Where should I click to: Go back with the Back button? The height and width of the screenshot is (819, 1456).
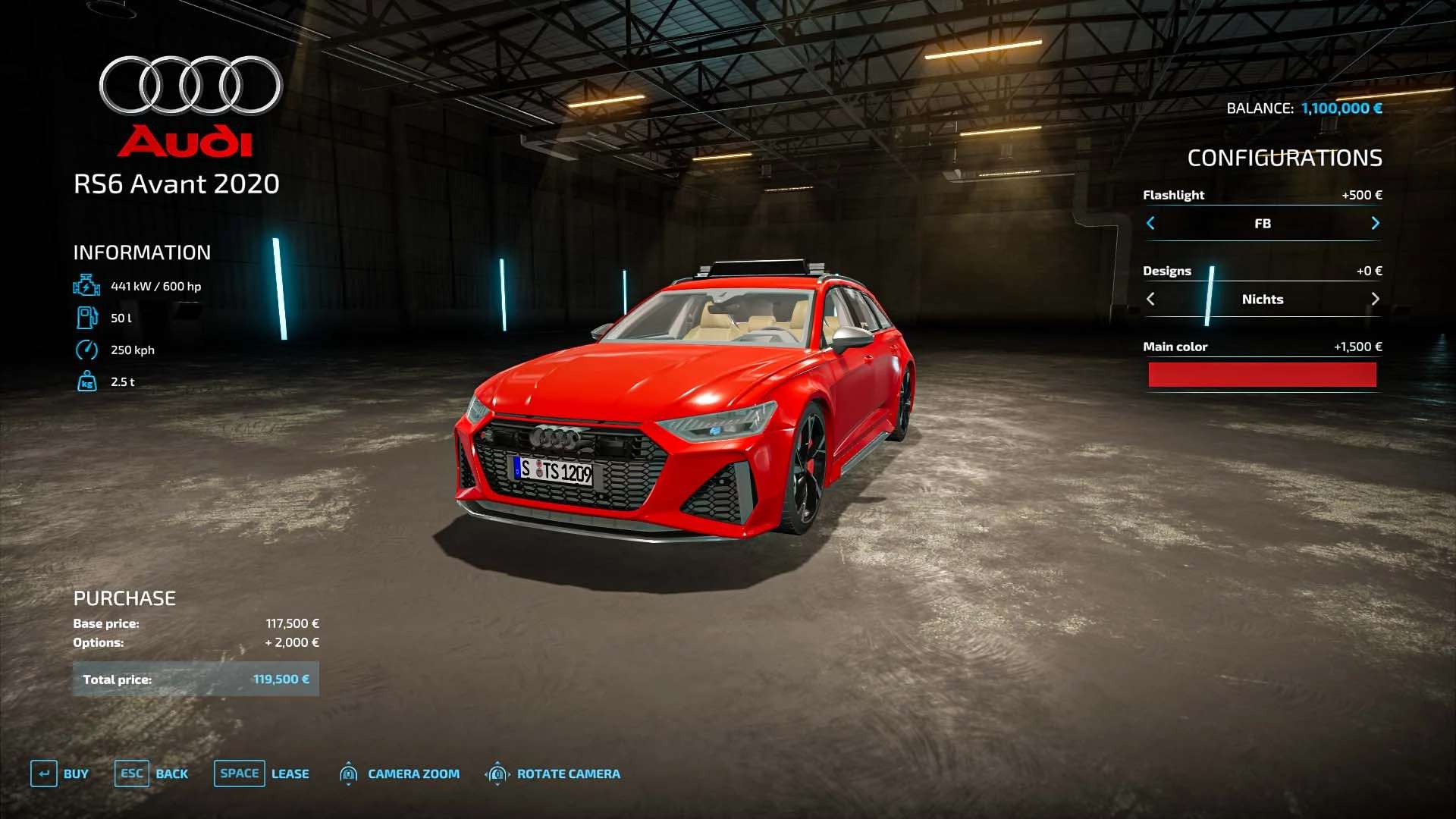[x=152, y=773]
